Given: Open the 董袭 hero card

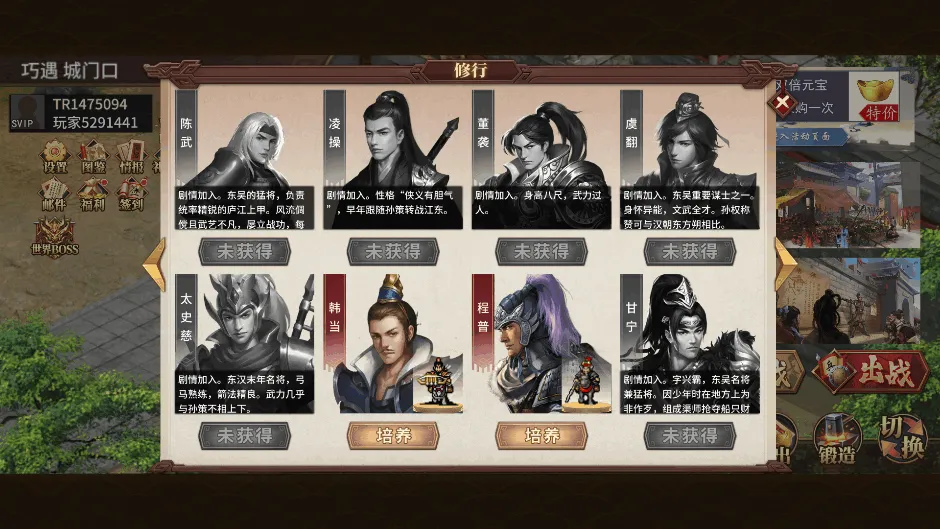Looking at the screenshot, I should (541, 160).
